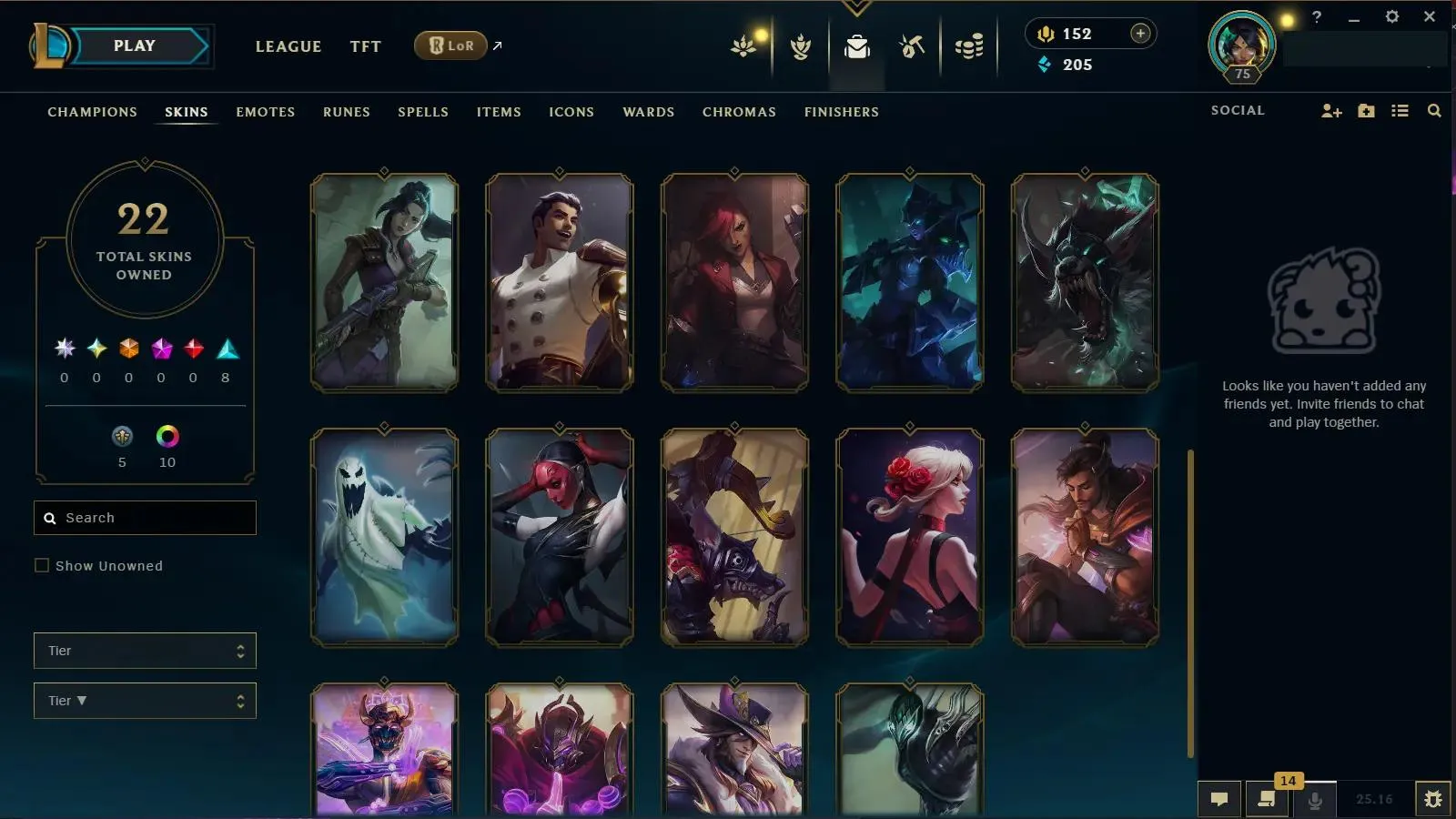Open the first Tier dropdown
The height and width of the screenshot is (819, 1456).
pyautogui.click(x=145, y=650)
